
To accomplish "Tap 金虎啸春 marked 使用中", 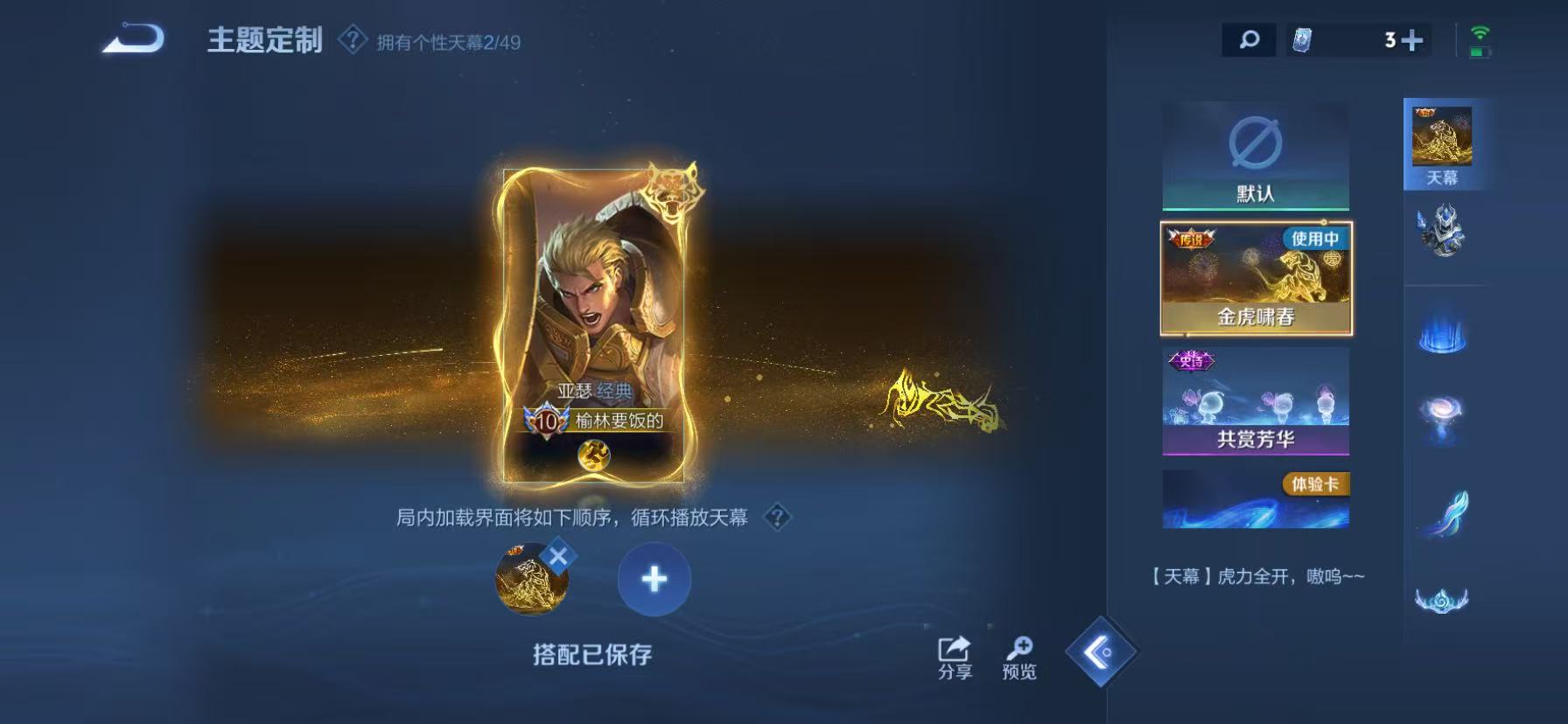I will 1257,276.
